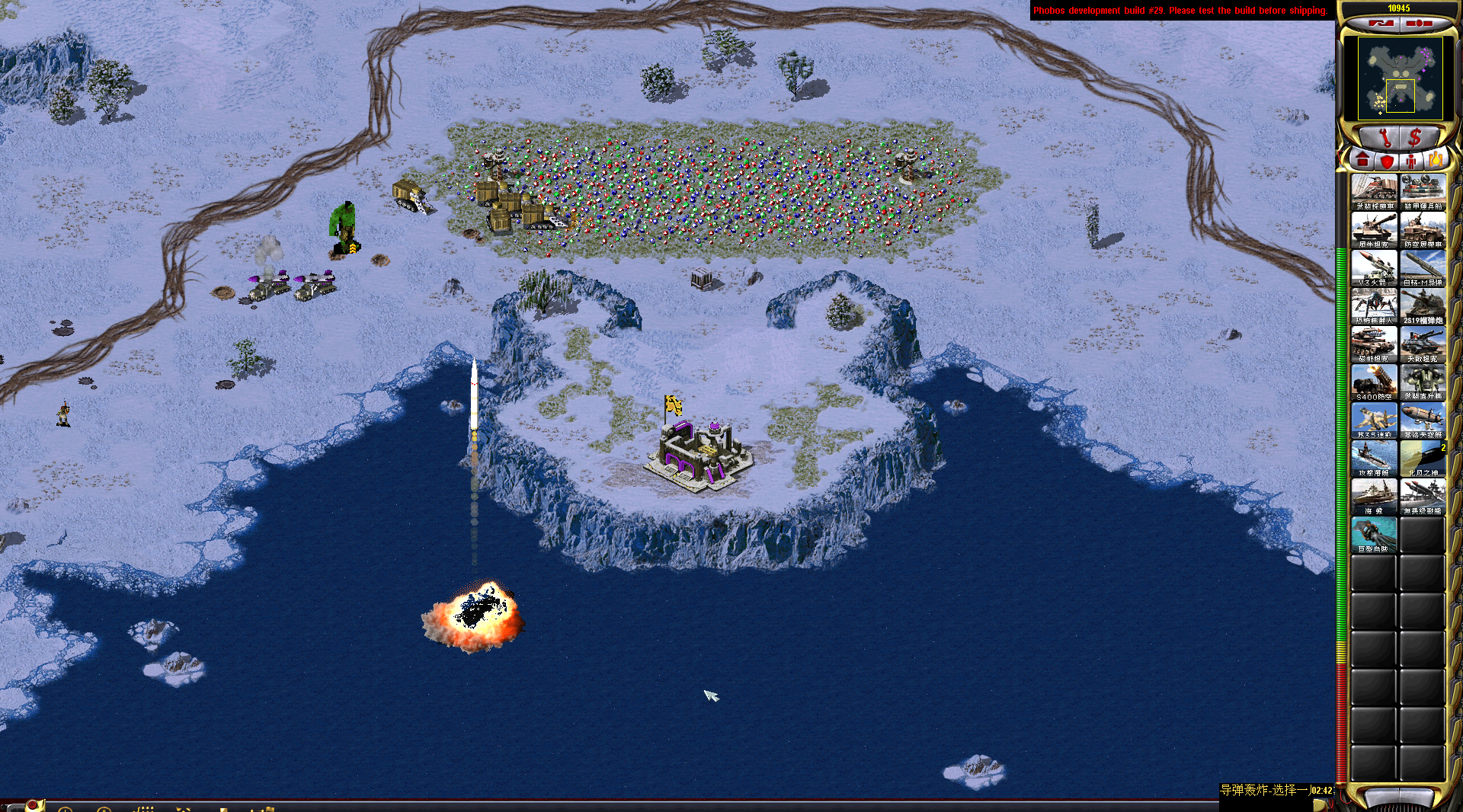Image resolution: width=1463 pixels, height=812 pixels.
Task: Queue a Dreadnought missile ship (無畏級戰艦)
Action: click(x=1423, y=496)
